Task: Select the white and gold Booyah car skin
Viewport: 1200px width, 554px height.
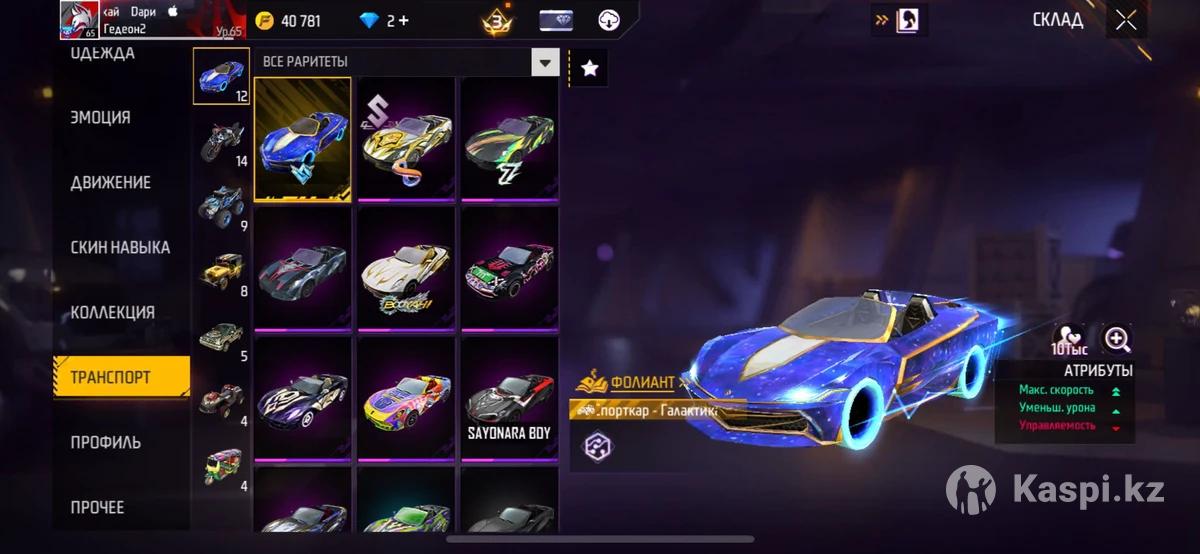Action: point(406,269)
